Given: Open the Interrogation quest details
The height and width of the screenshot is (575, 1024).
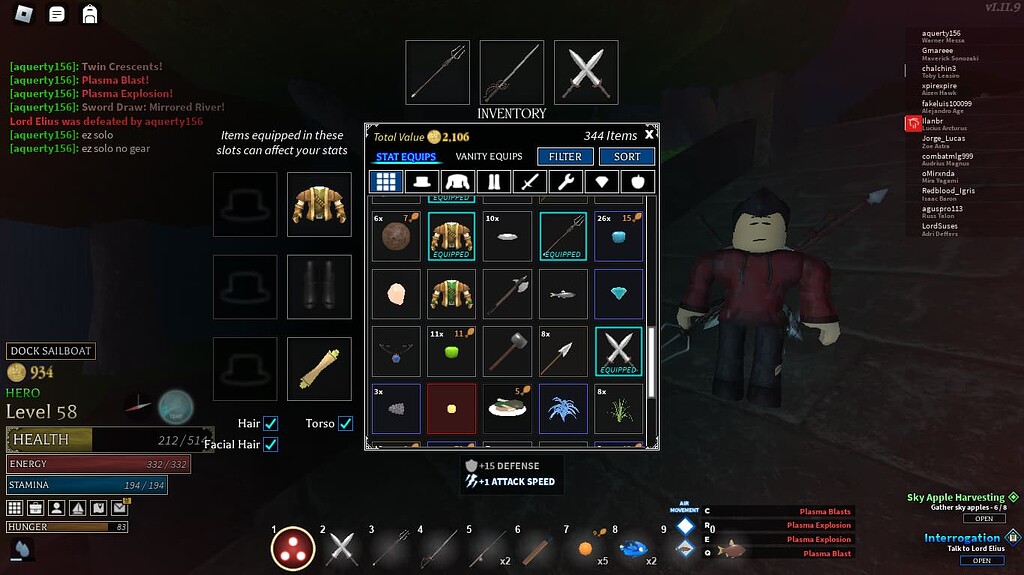Looking at the screenshot, I should point(982,560).
